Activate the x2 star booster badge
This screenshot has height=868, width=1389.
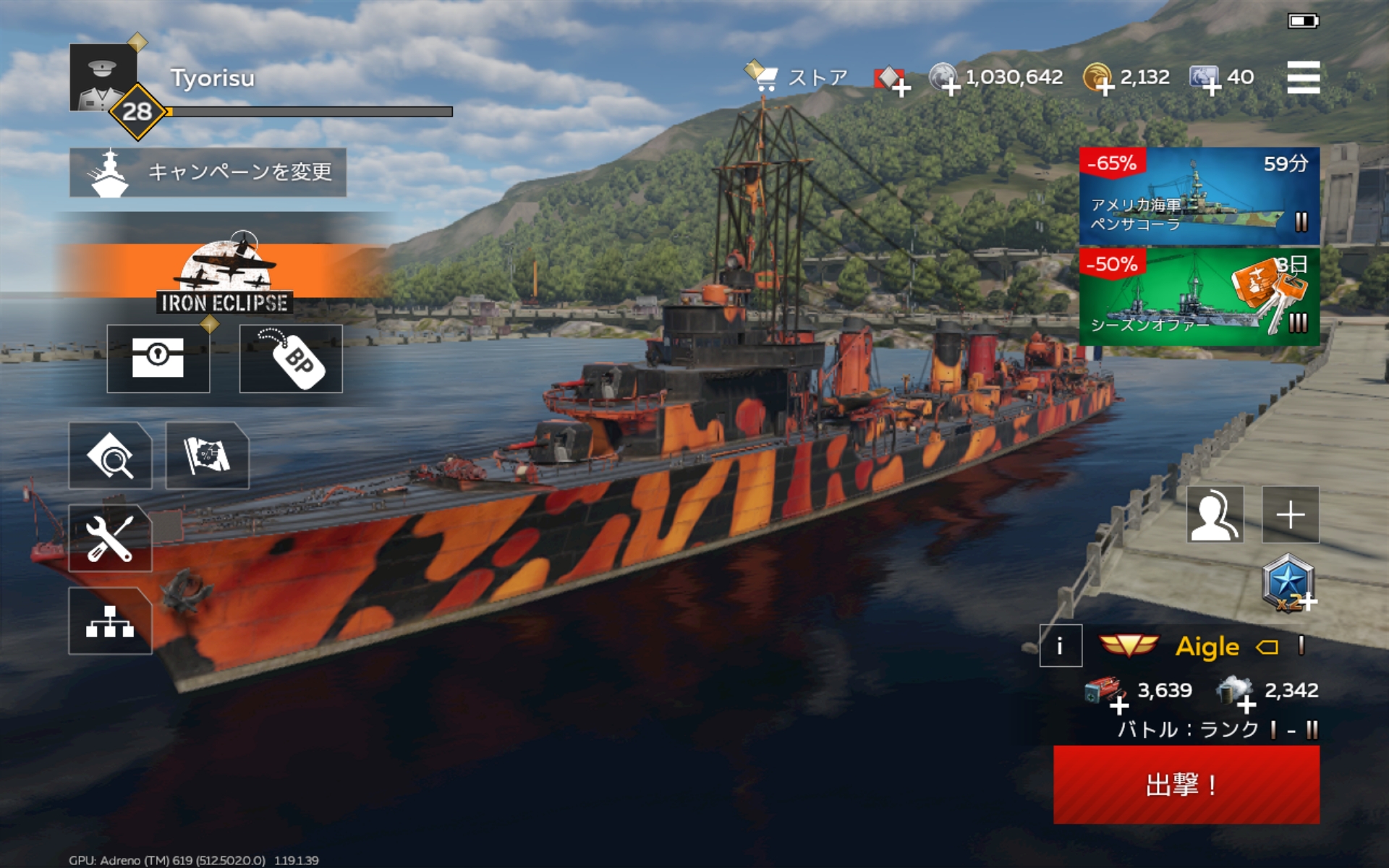point(1288,583)
